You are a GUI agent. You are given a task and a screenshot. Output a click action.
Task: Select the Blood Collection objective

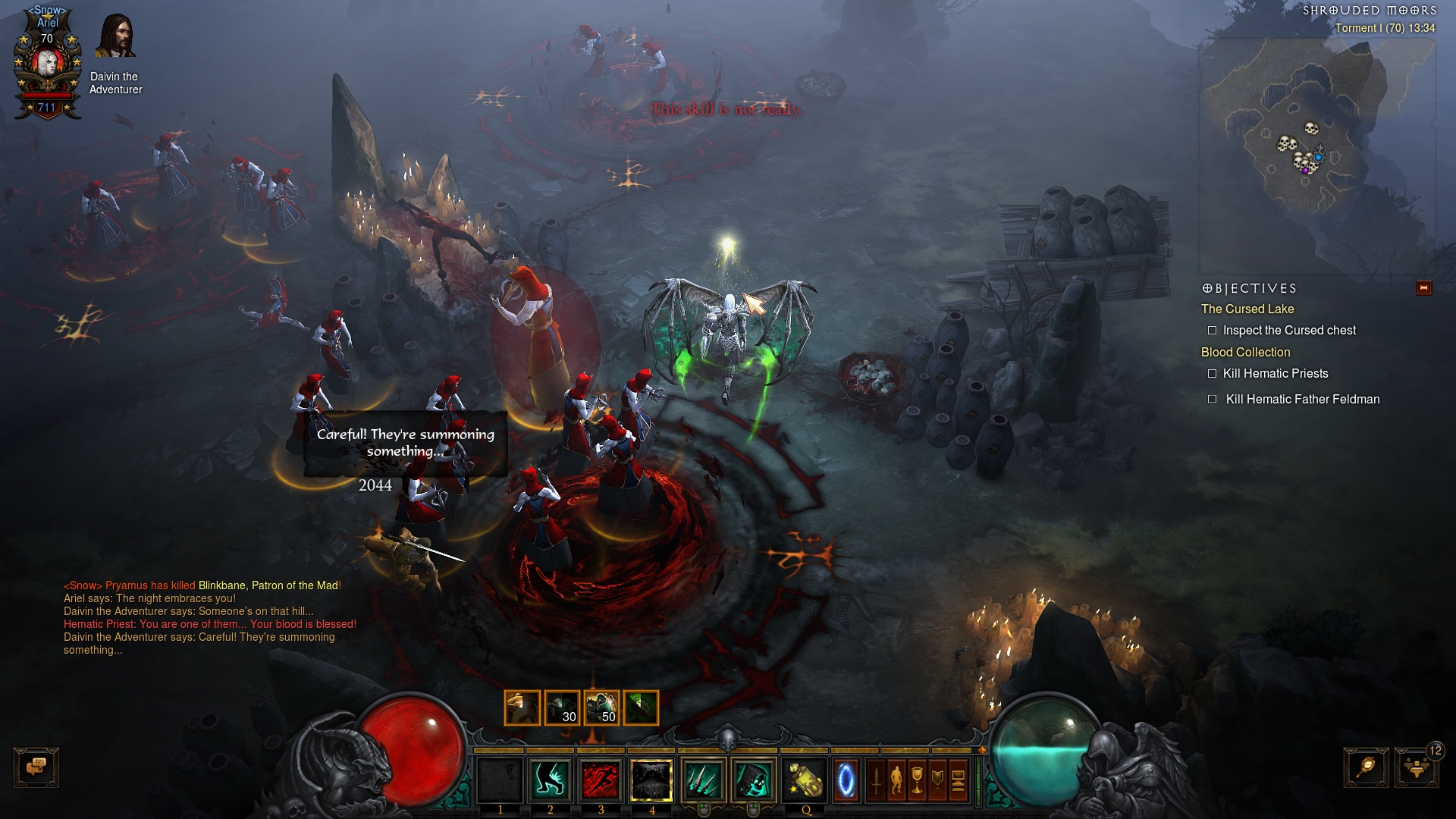pos(1245,353)
